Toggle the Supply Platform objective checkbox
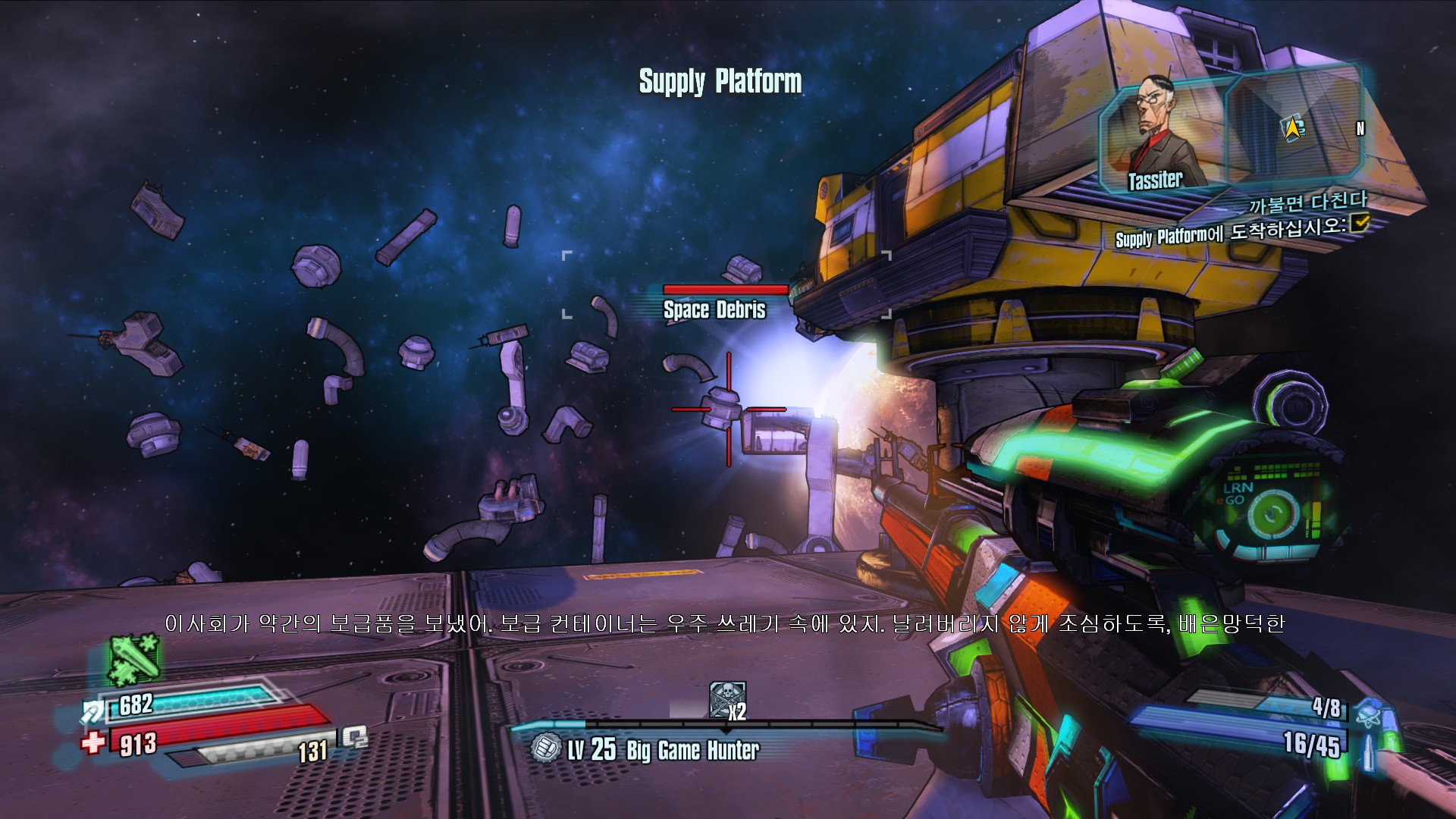This screenshot has height=819, width=1456. point(1360,222)
